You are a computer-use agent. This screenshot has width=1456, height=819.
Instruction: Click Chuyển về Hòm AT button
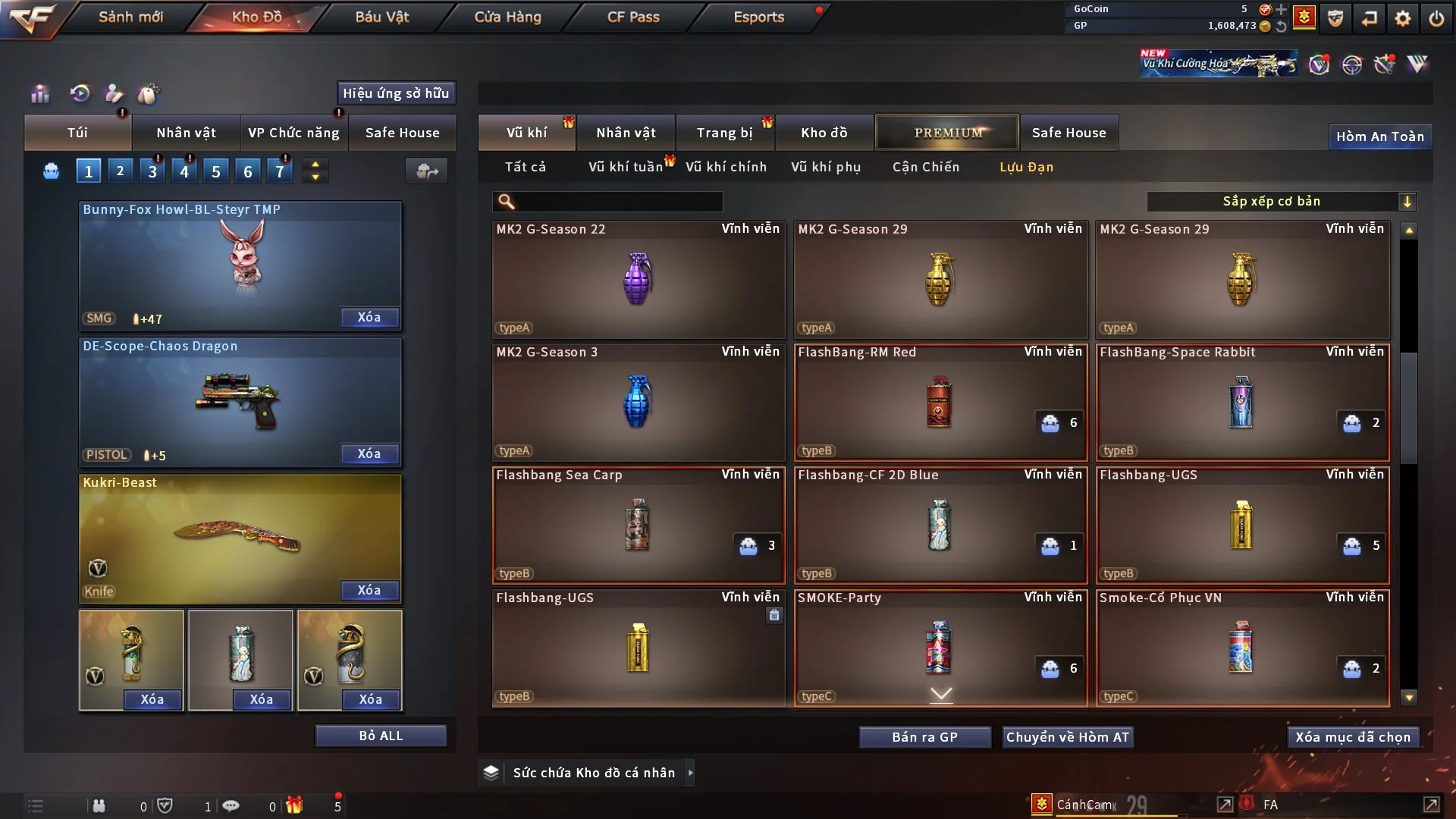pyautogui.click(x=1067, y=737)
